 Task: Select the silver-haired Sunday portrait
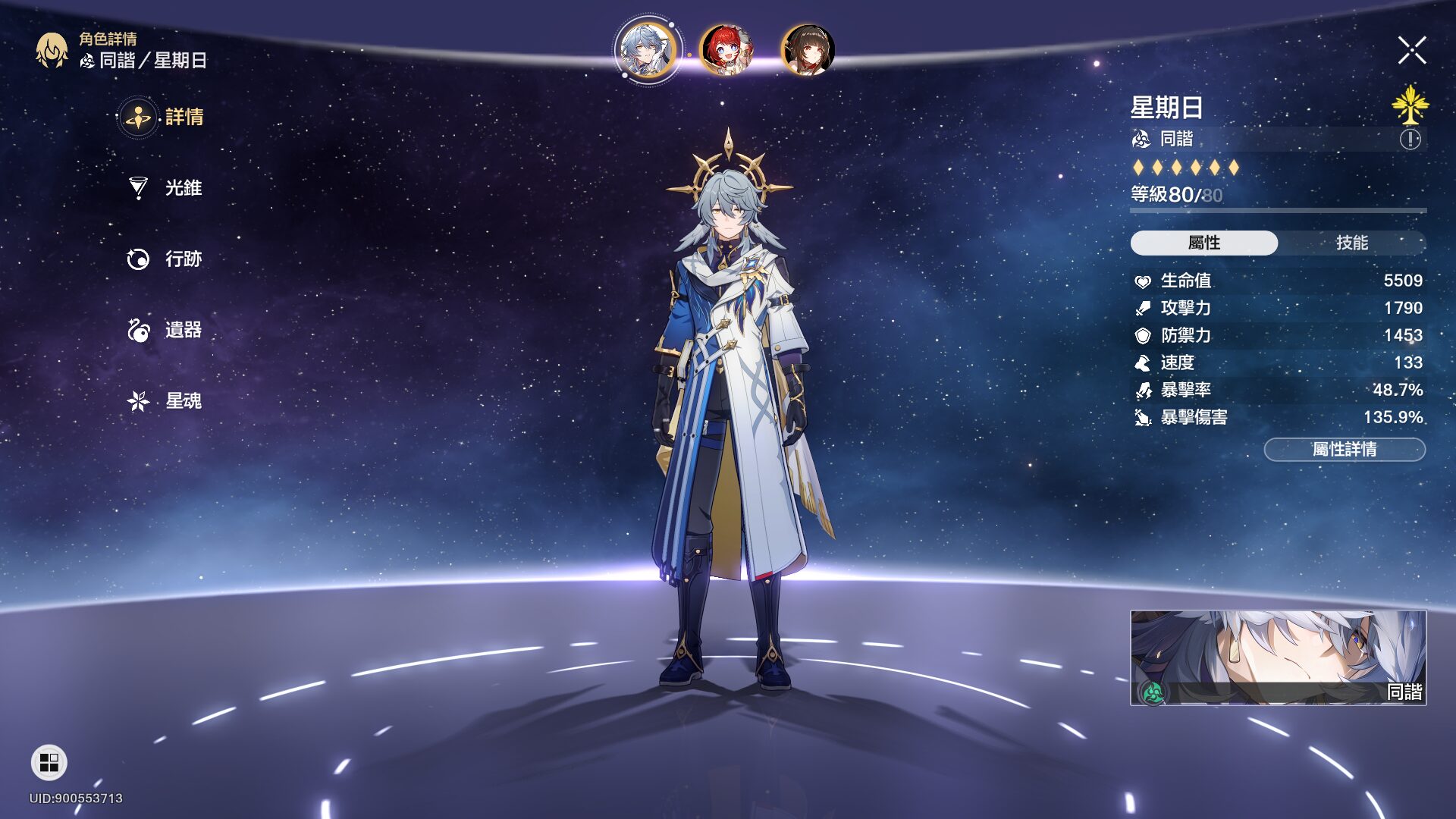click(647, 50)
